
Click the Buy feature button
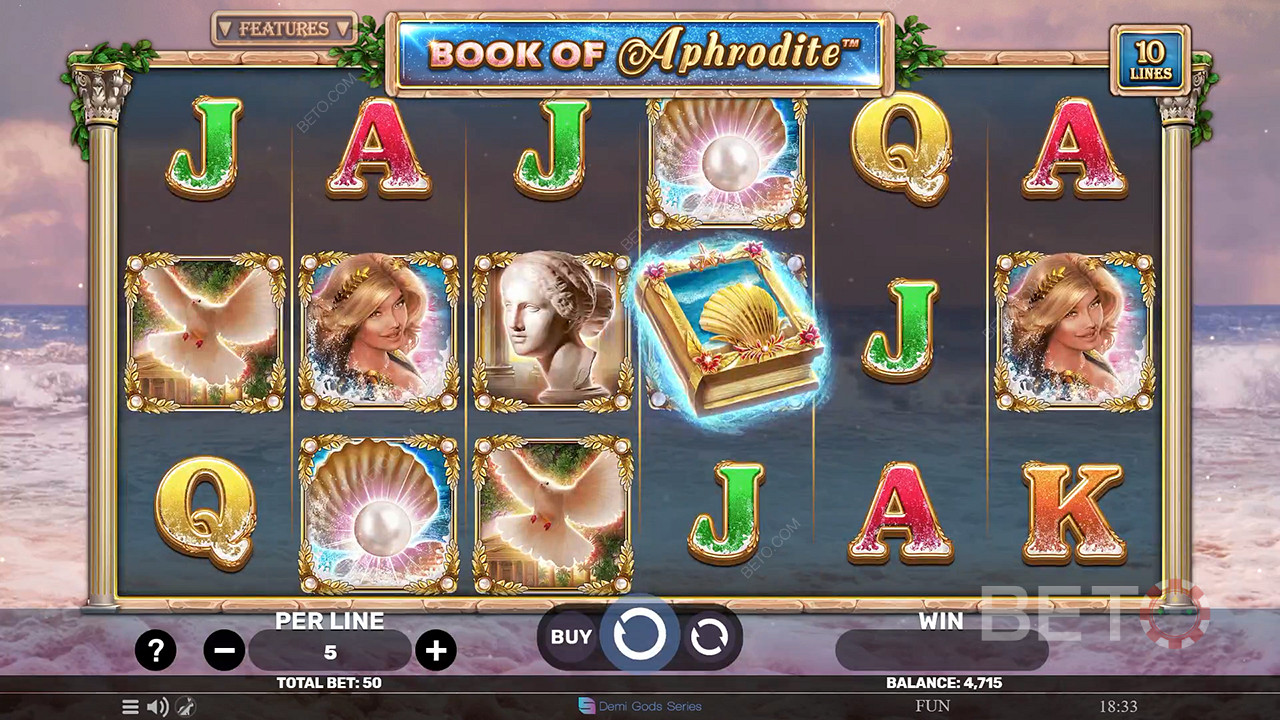571,636
